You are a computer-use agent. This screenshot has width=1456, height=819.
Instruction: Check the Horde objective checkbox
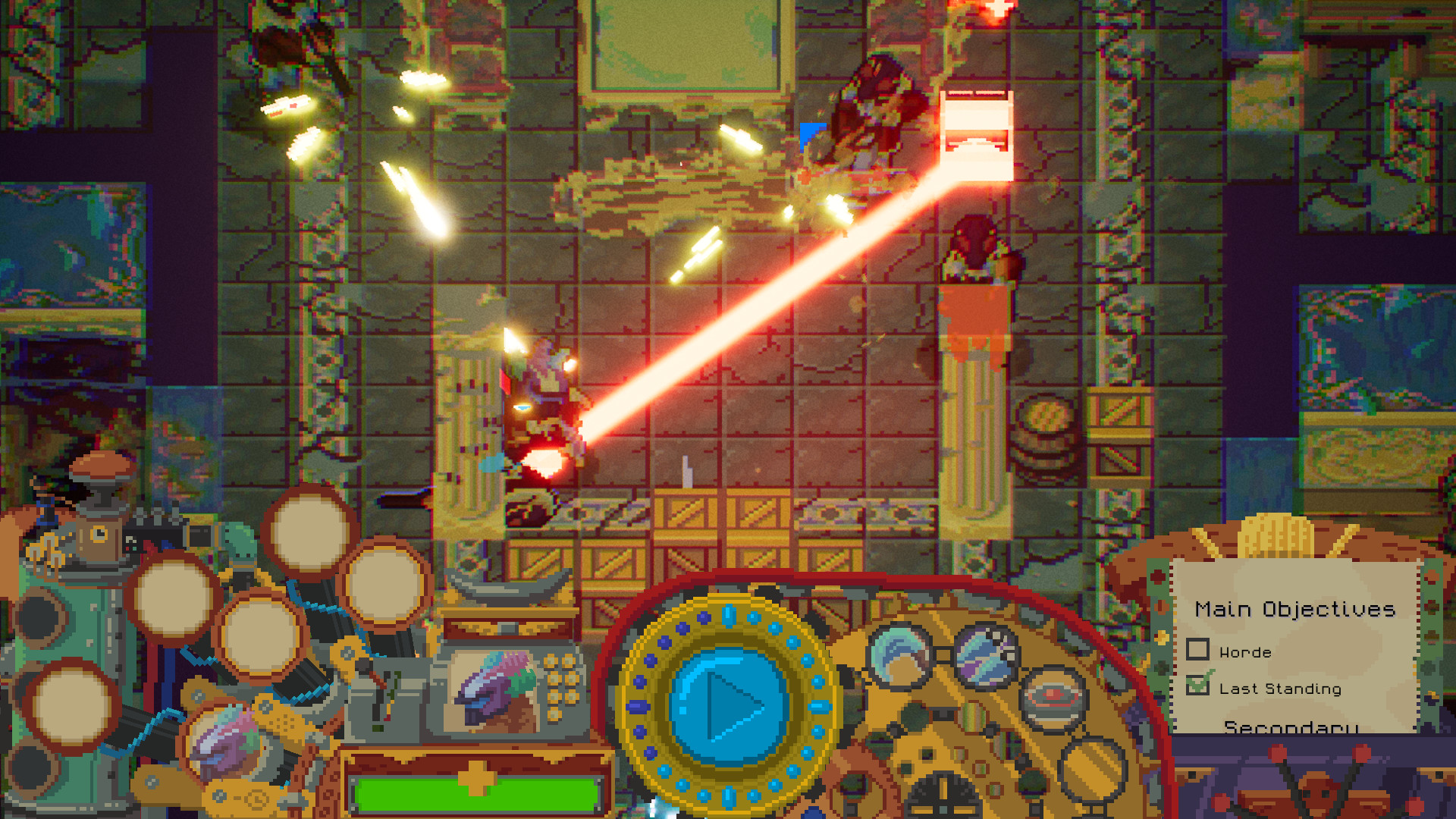point(1199,651)
